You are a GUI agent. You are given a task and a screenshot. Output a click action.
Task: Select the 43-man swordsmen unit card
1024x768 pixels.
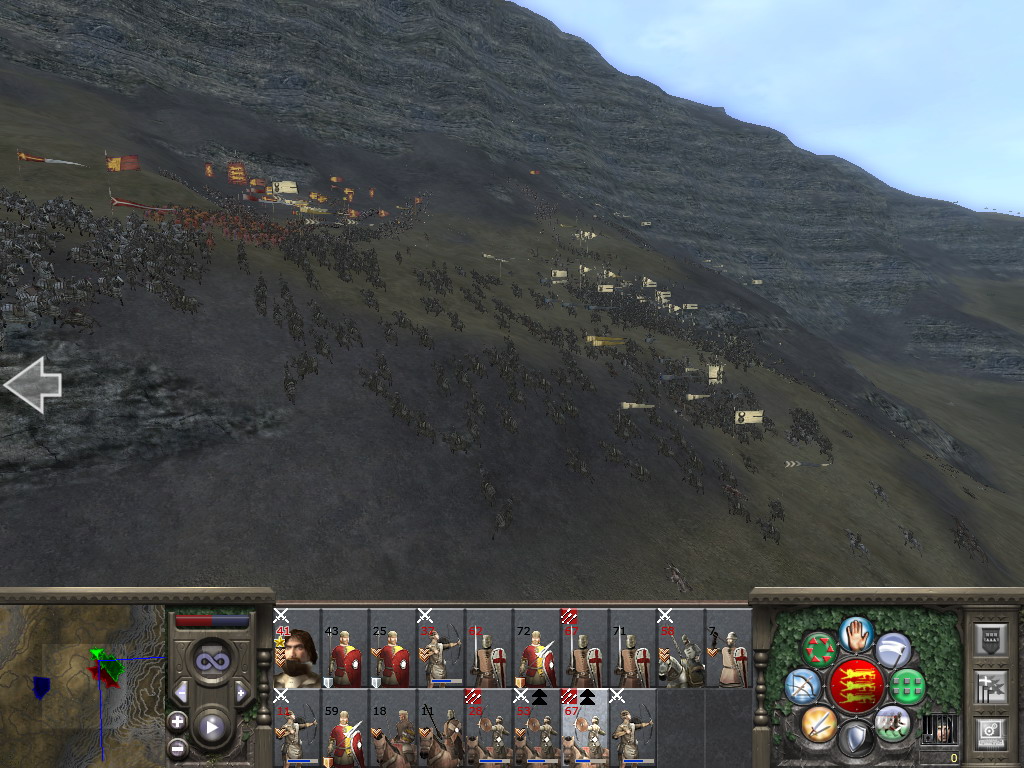point(345,648)
